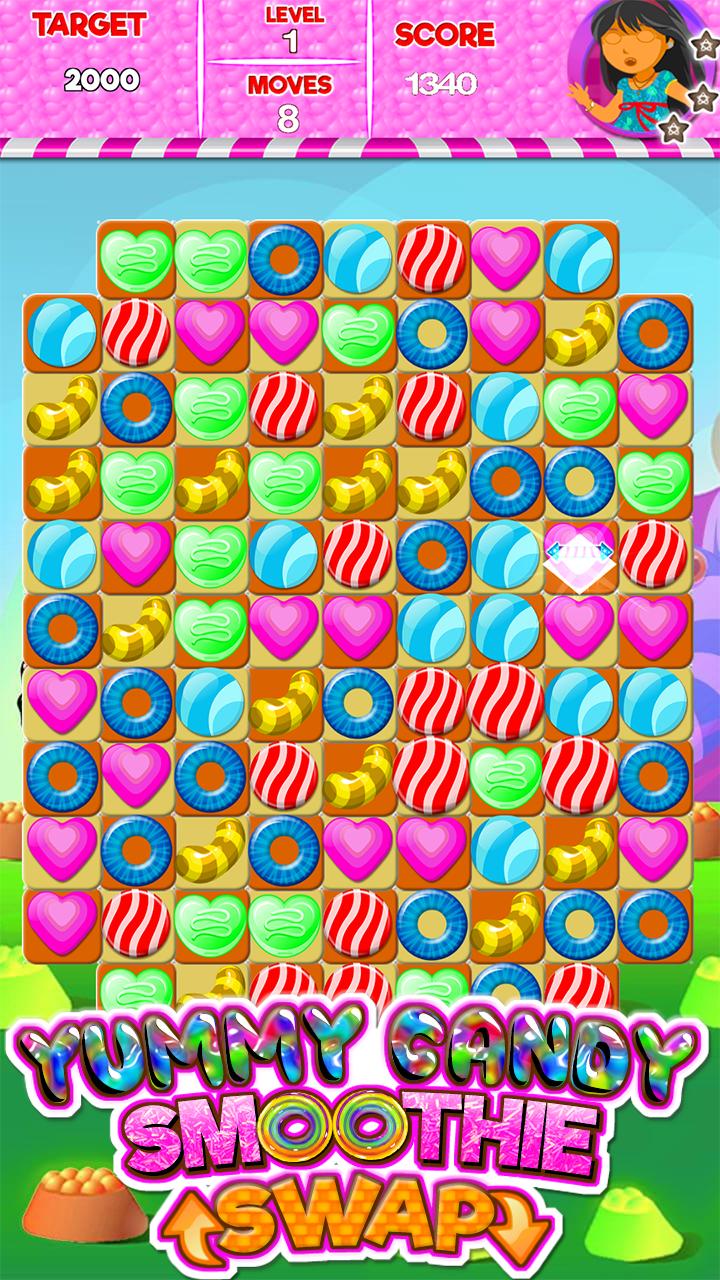Choose the red striped candy in the top row
Viewport: 720px width, 1280px height.
pos(431,258)
